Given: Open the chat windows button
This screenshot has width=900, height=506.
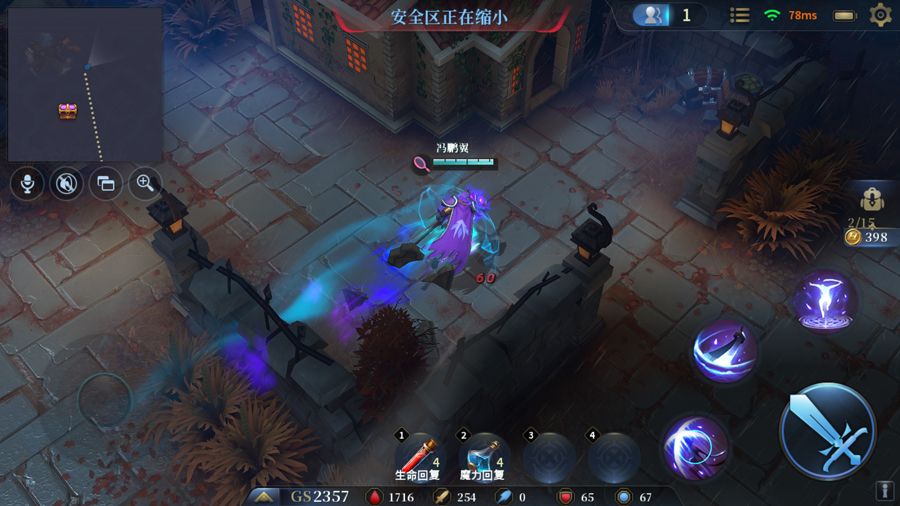Looking at the screenshot, I should click(x=106, y=183).
